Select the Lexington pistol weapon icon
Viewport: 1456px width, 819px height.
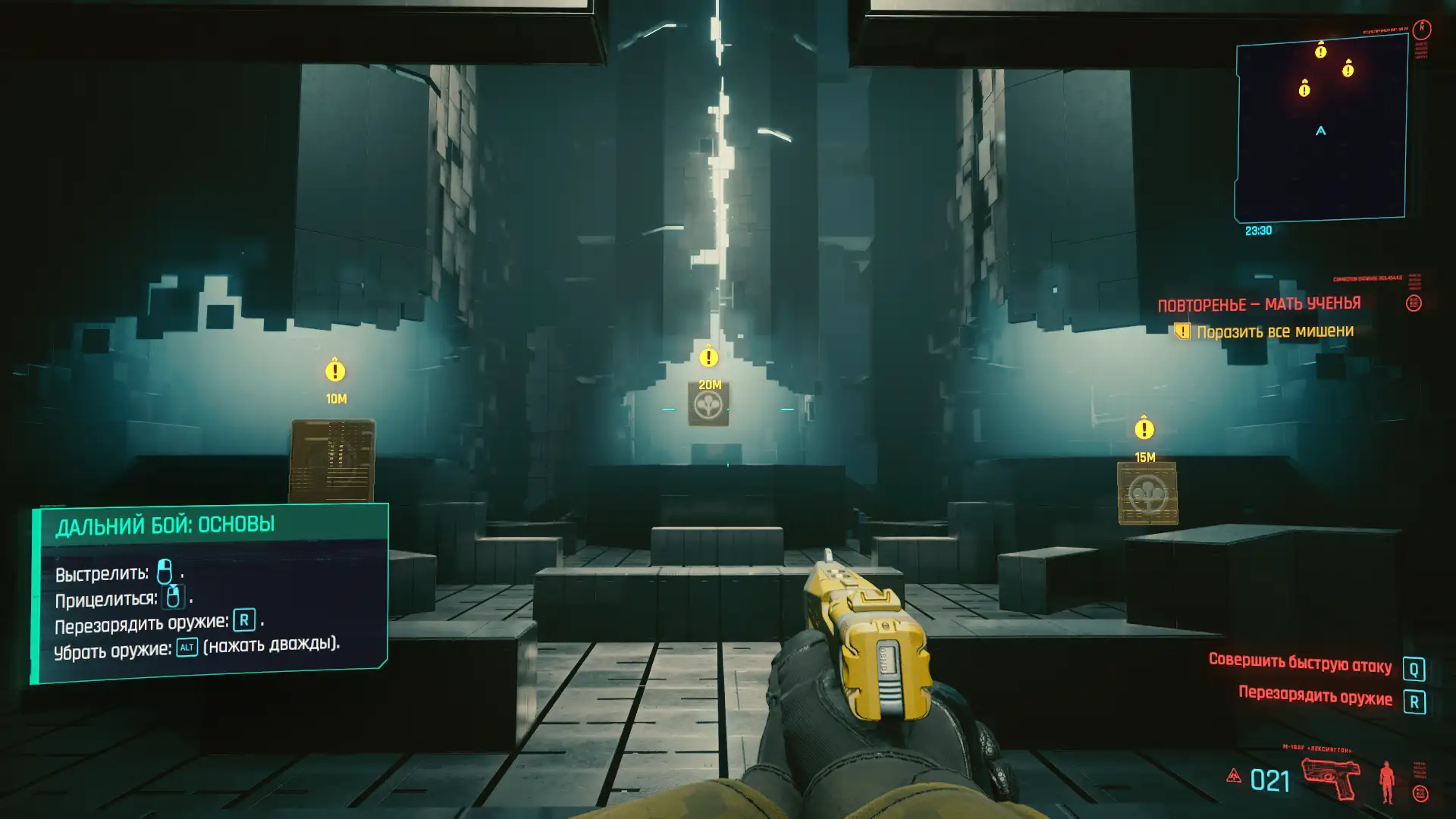coord(1331,779)
